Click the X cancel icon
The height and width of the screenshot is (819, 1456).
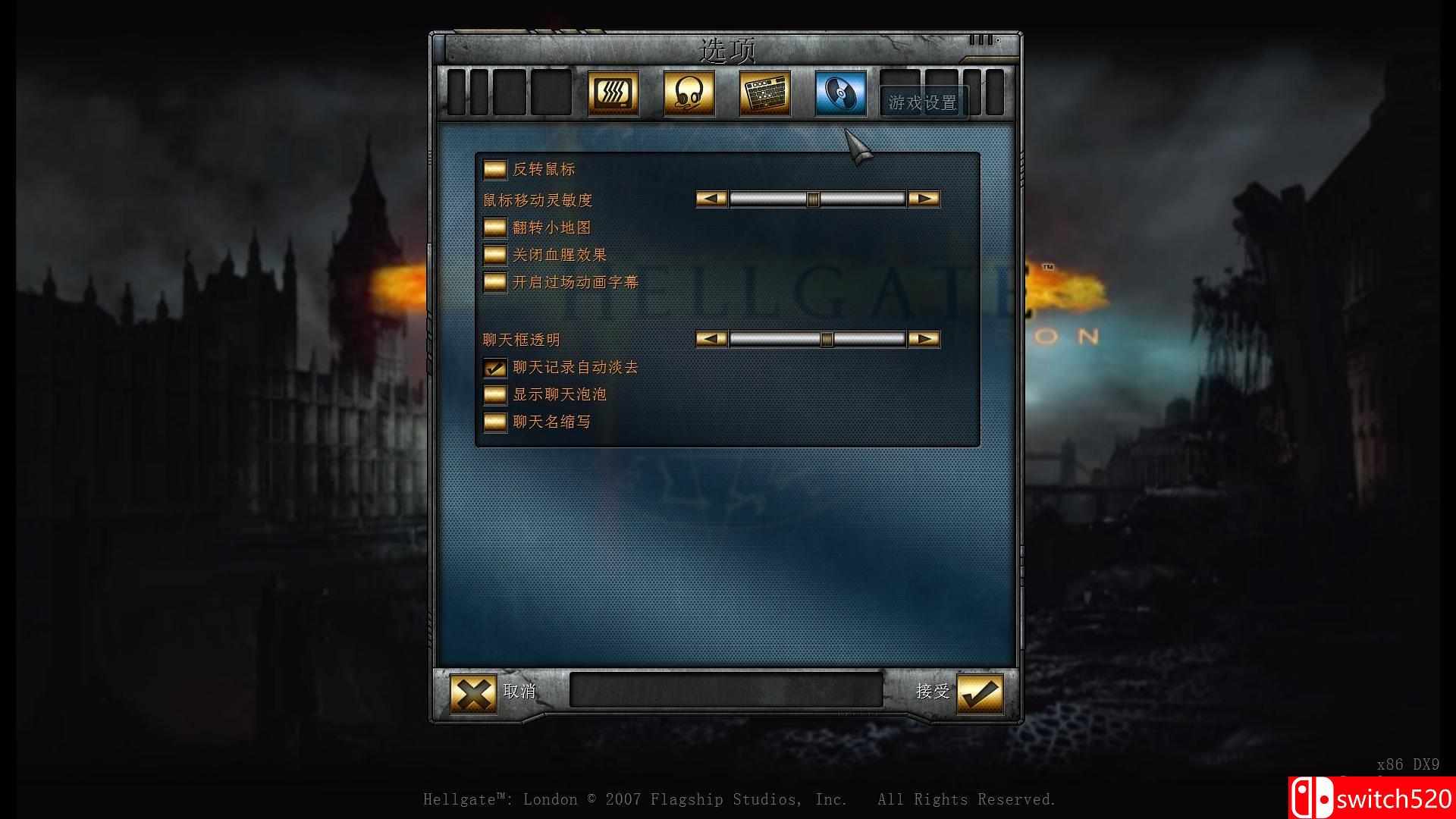click(474, 692)
